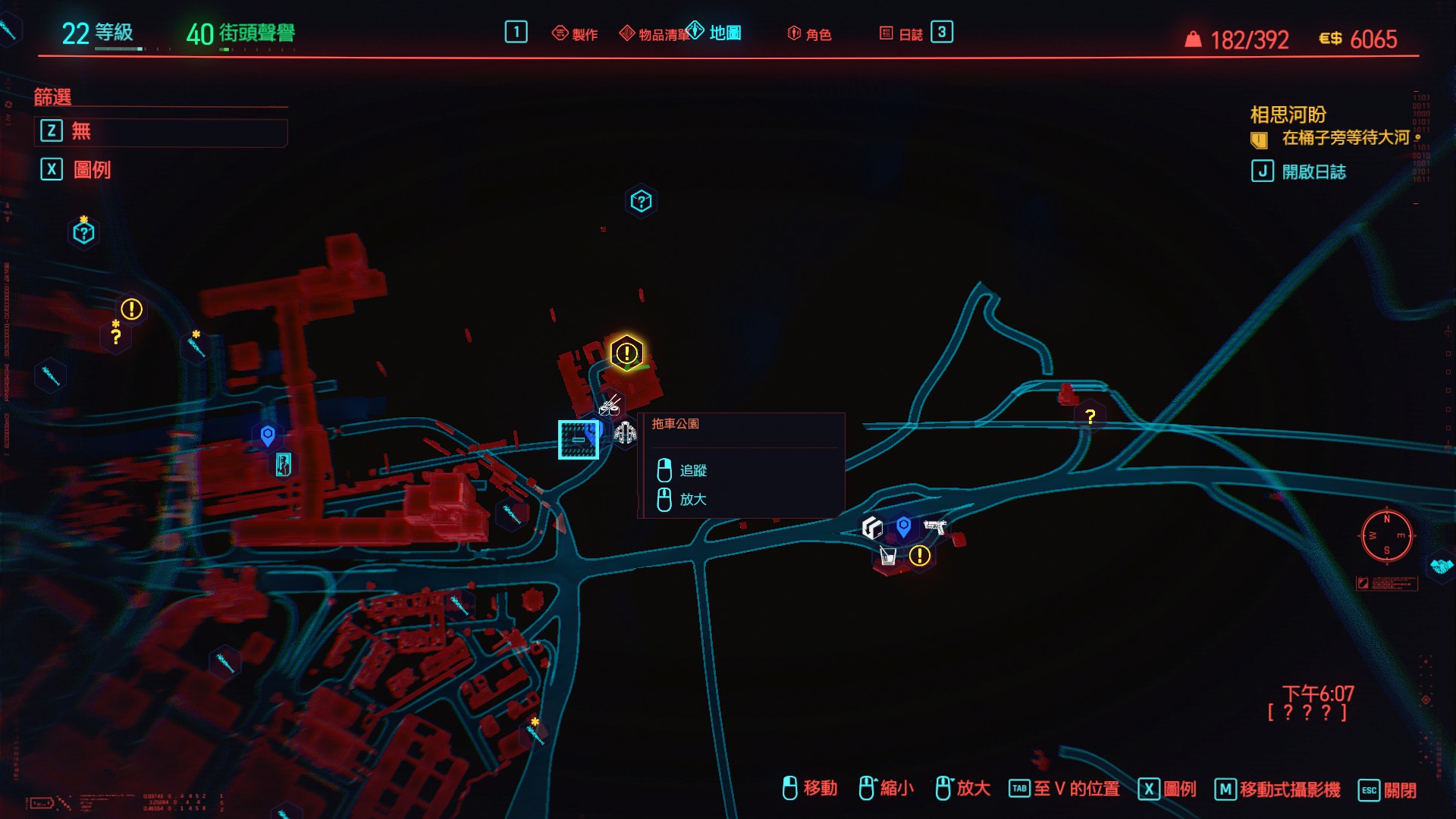
Task: Click the cyan cube question mark marker with star
Action: (83, 232)
